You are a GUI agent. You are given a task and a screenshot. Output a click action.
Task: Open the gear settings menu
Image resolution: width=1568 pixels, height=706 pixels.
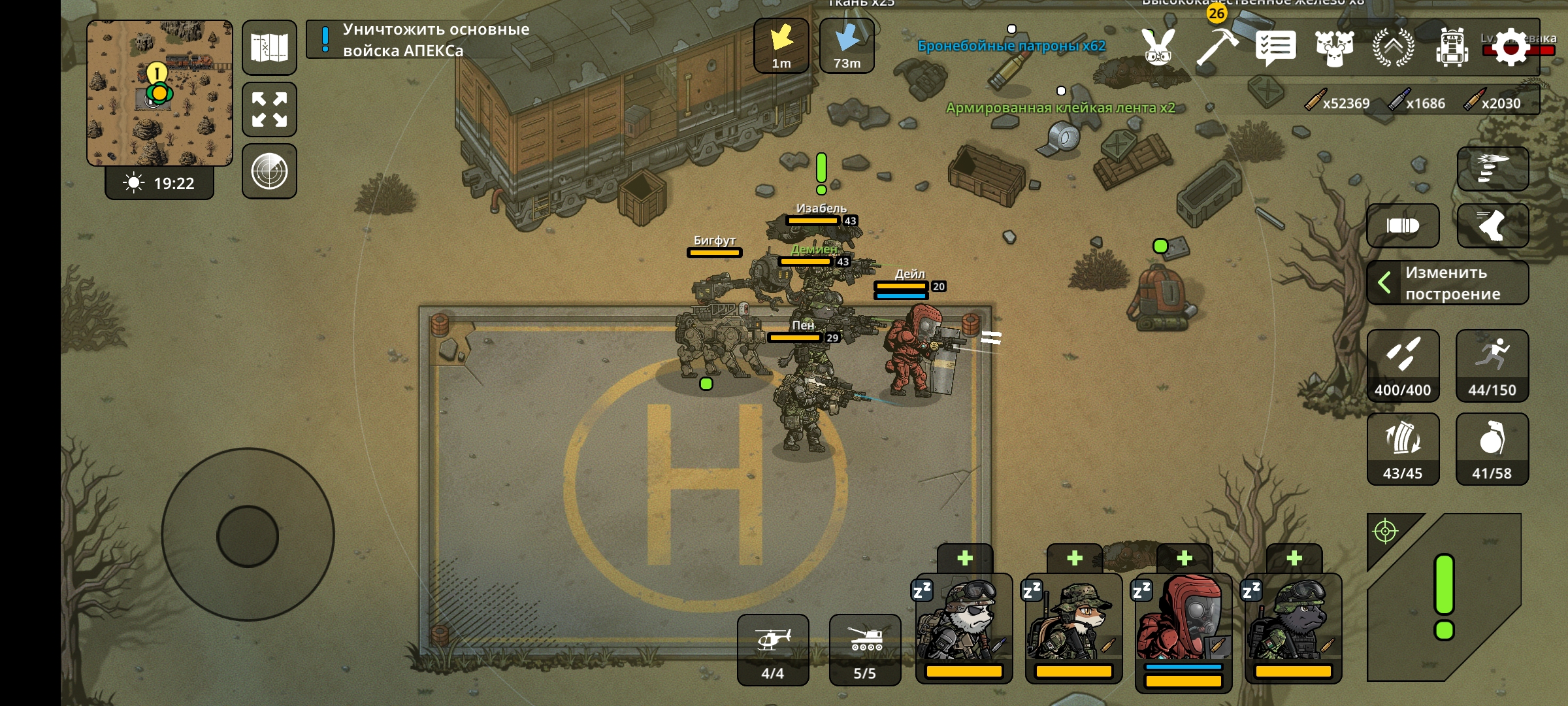pyautogui.click(x=1511, y=46)
